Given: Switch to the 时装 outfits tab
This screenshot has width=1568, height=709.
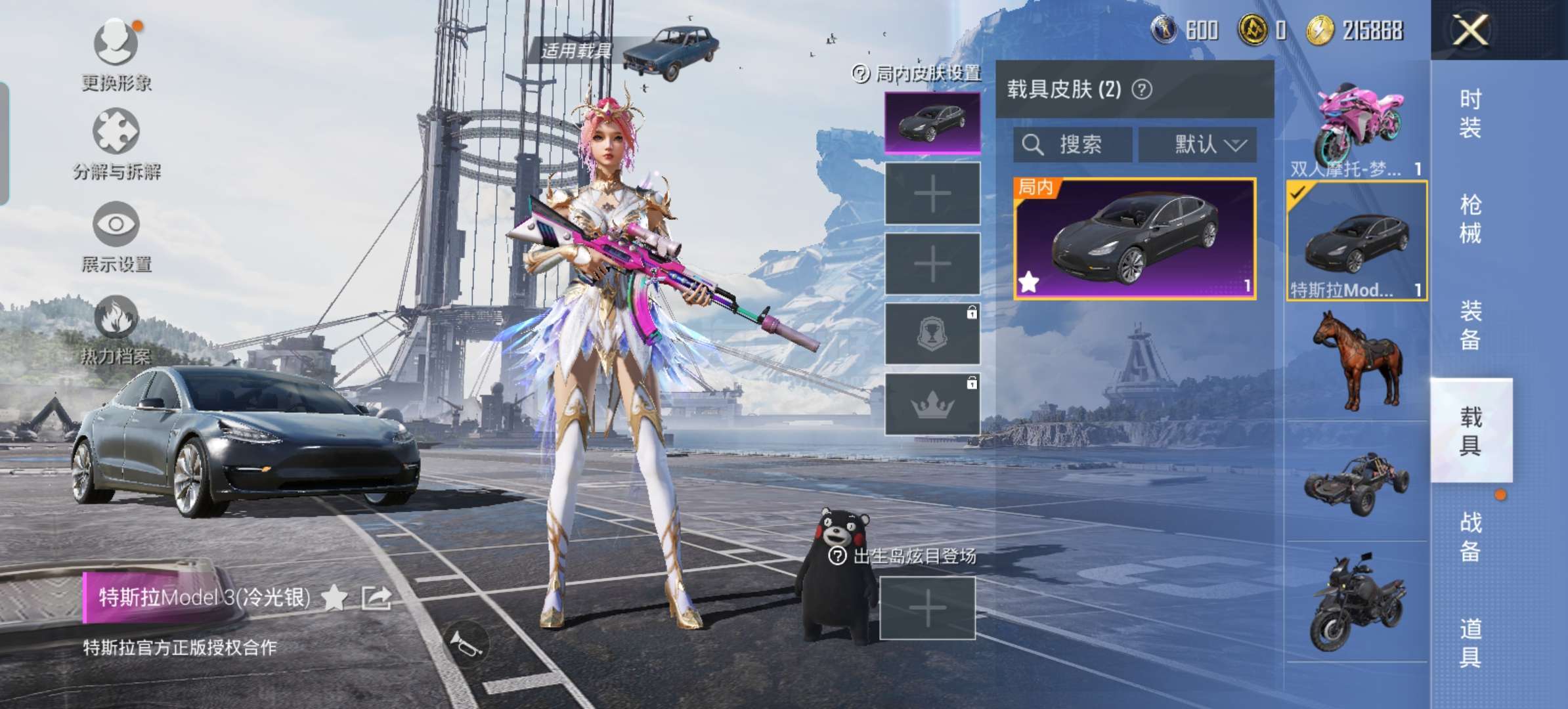Looking at the screenshot, I should (x=1470, y=113).
